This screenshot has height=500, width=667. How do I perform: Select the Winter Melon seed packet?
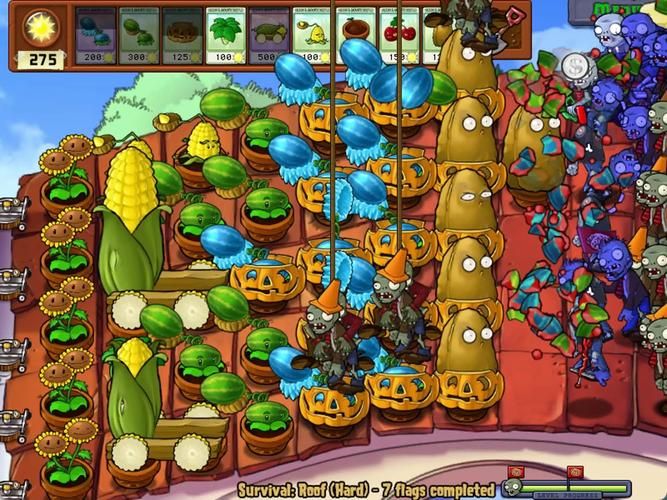click(95, 37)
